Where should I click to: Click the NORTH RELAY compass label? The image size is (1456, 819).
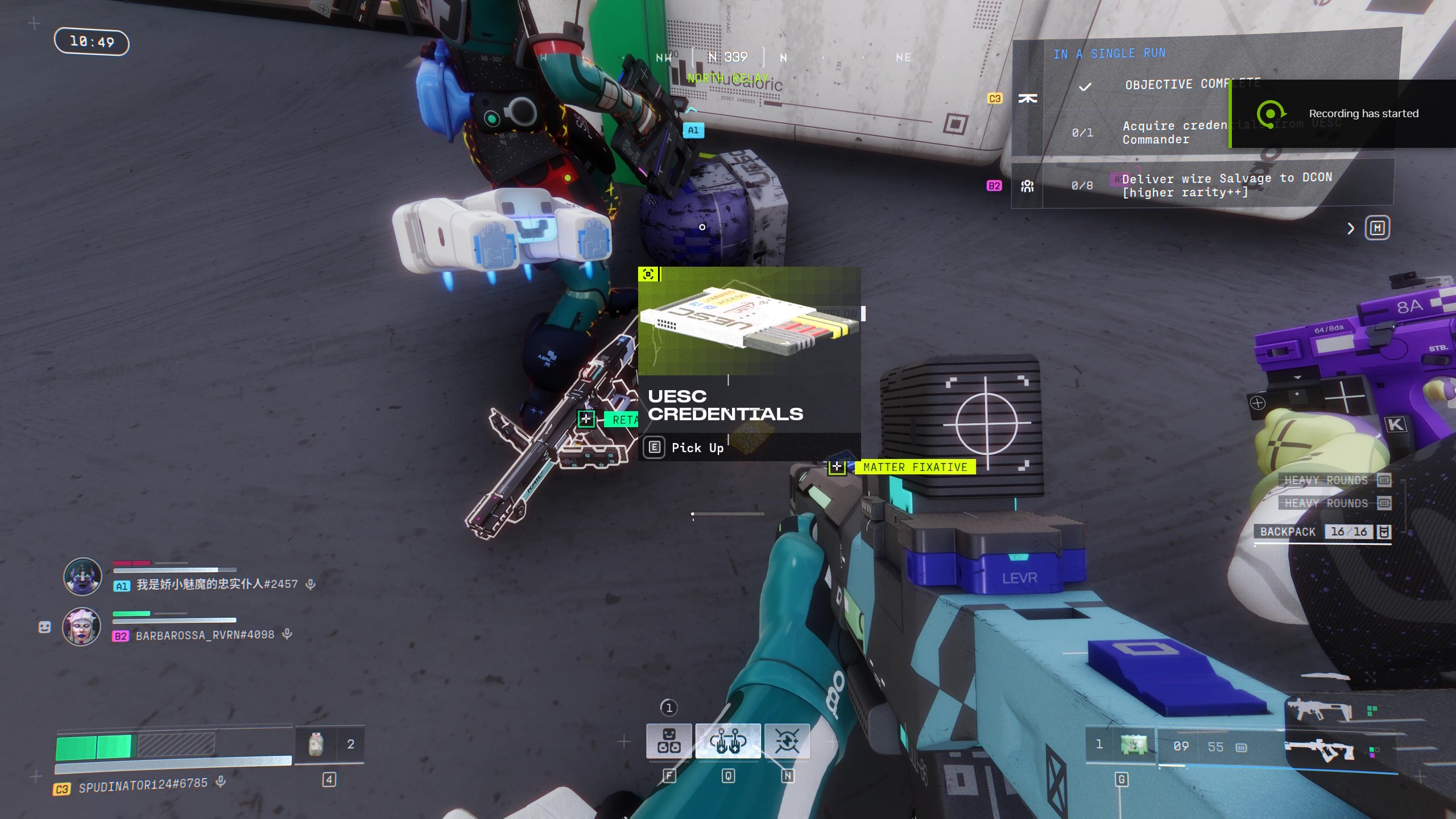(729, 78)
